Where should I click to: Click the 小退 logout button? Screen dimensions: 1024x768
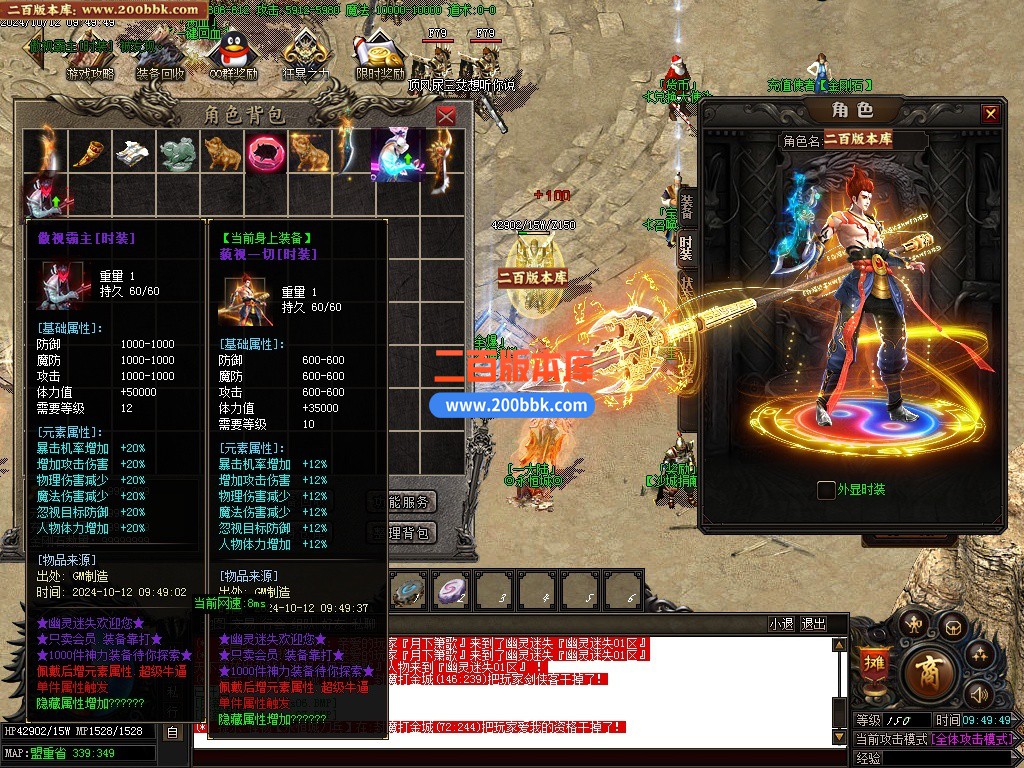coord(781,624)
